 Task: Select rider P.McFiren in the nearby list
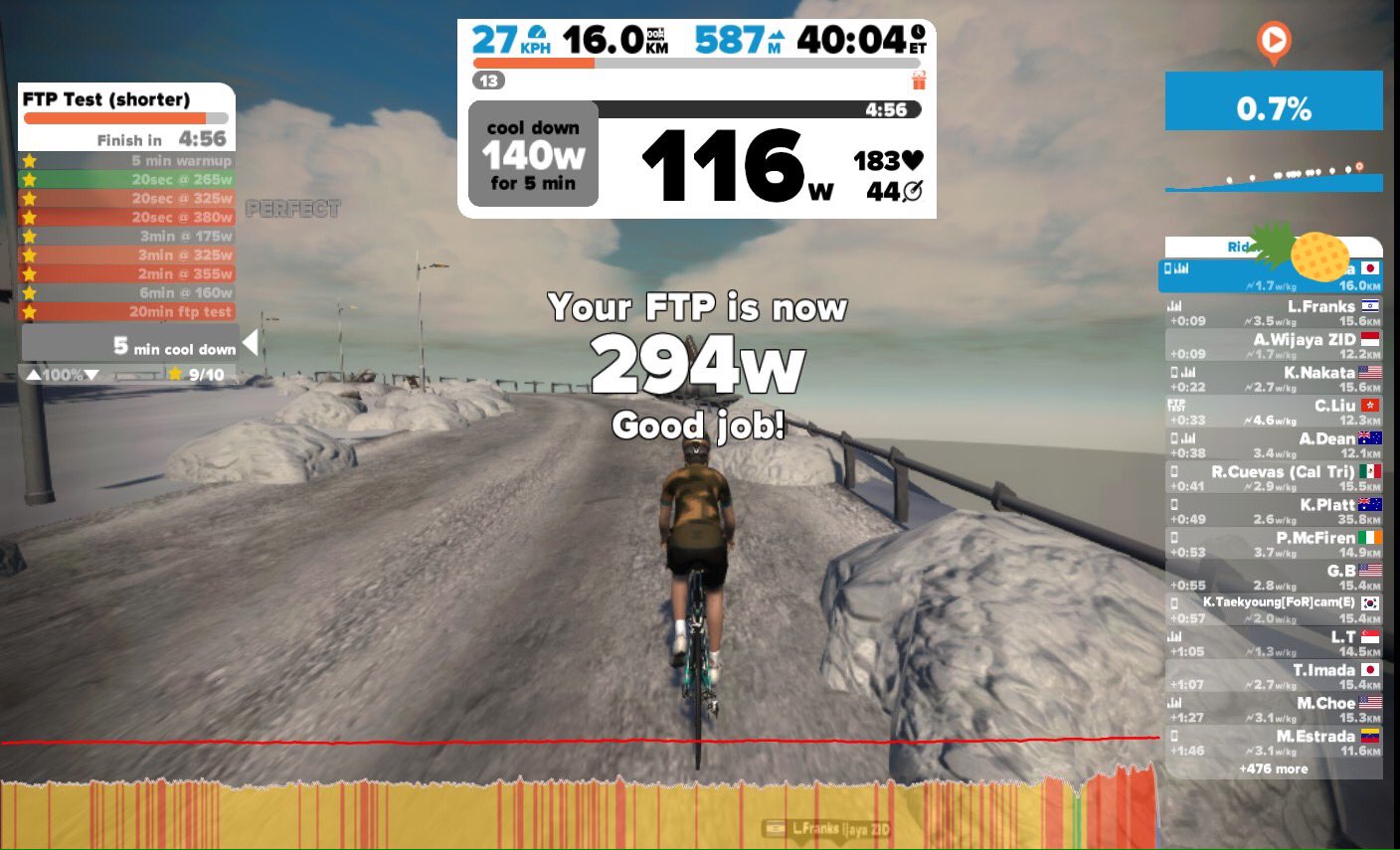1273,544
